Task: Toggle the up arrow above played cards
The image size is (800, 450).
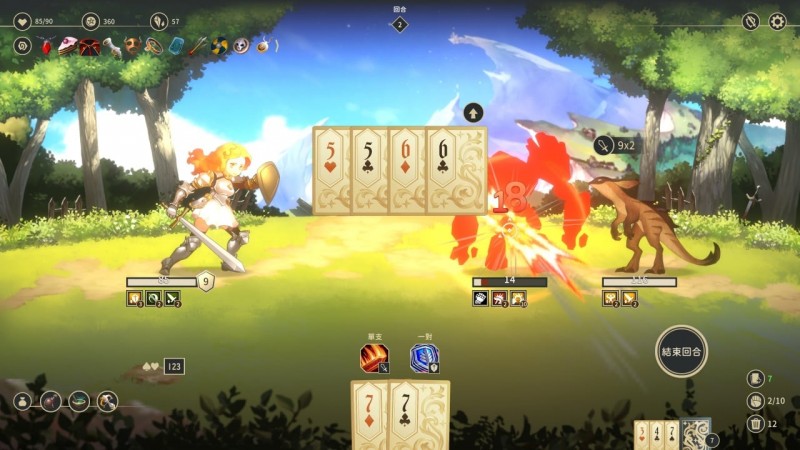Action: [473, 112]
